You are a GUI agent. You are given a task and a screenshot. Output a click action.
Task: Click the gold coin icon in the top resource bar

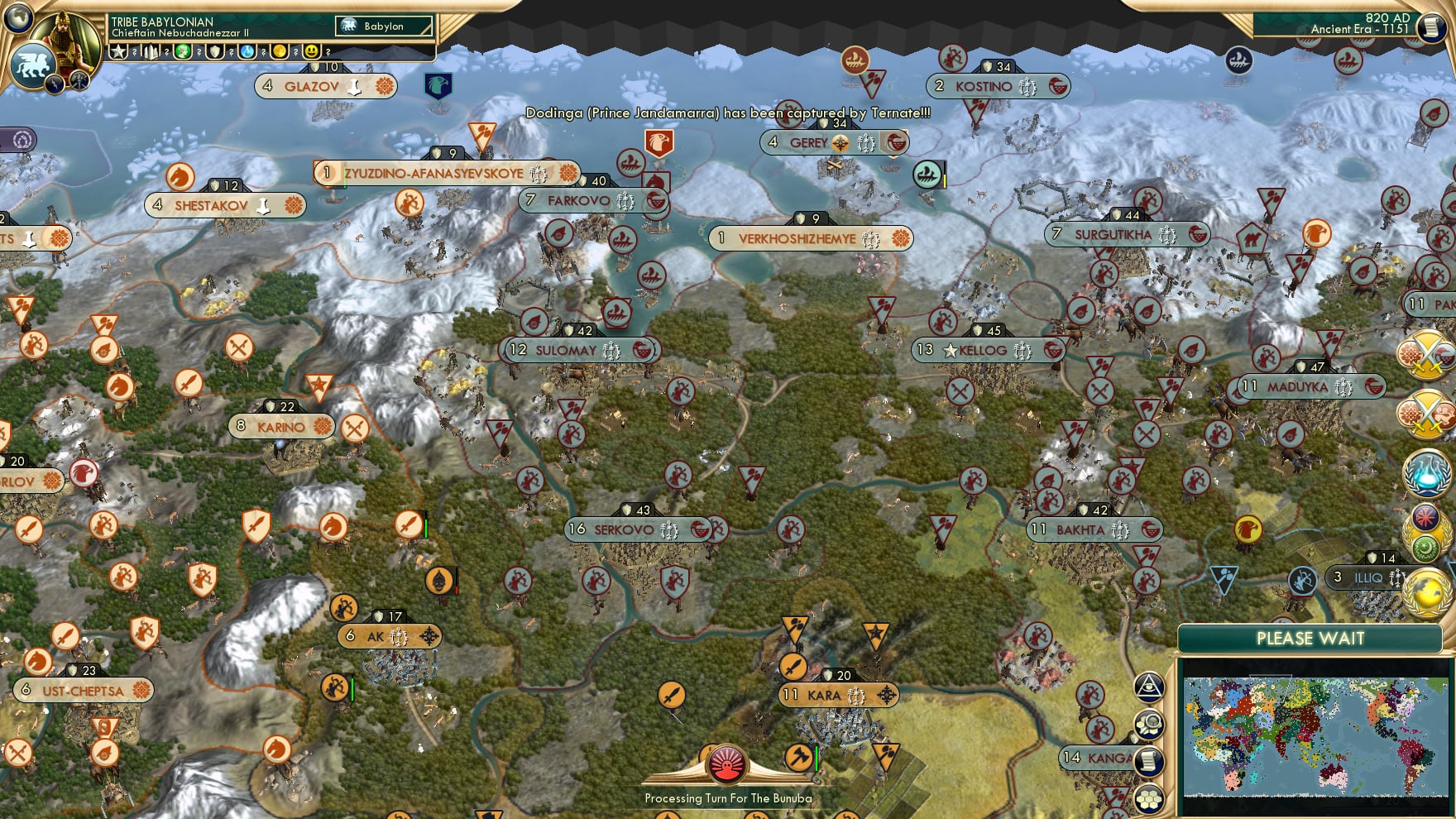pos(278,51)
